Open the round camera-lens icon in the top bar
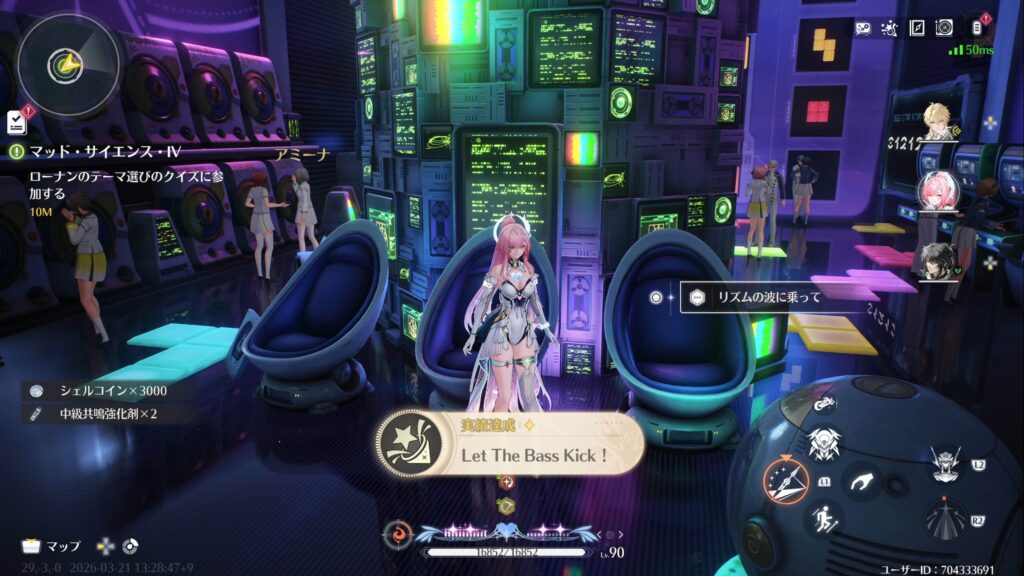Image resolution: width=1024 pixels, height=576 pixels. [944, 29]
